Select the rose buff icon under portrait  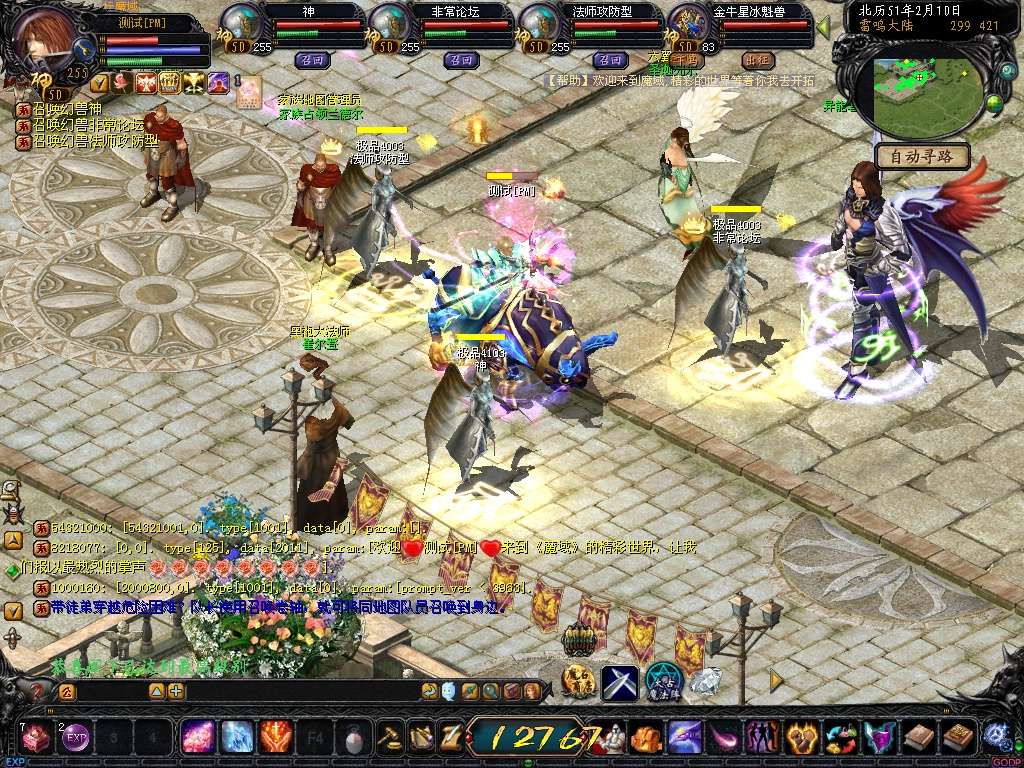tap(121, 83)
